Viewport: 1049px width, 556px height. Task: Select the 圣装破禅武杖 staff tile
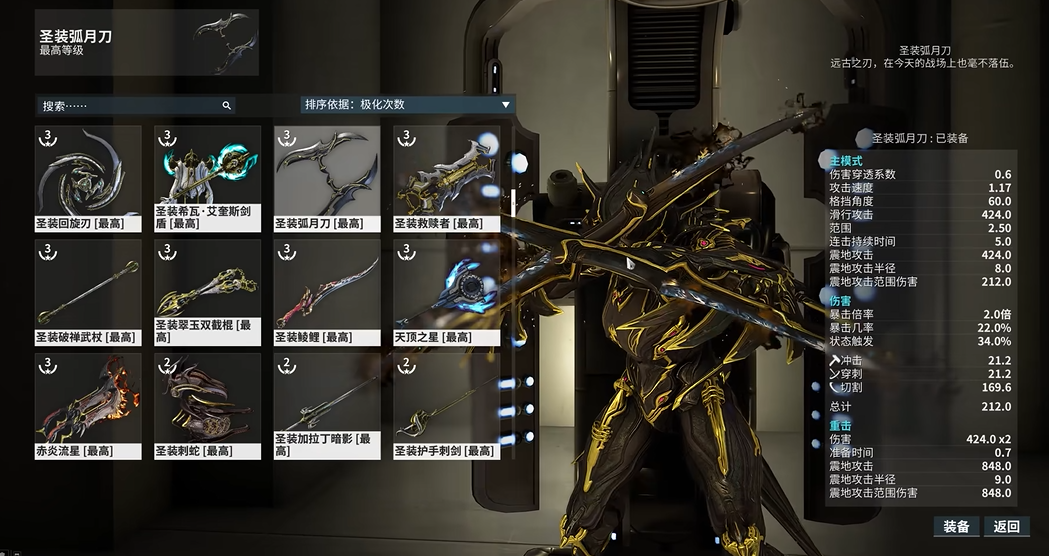click(88, 291)
